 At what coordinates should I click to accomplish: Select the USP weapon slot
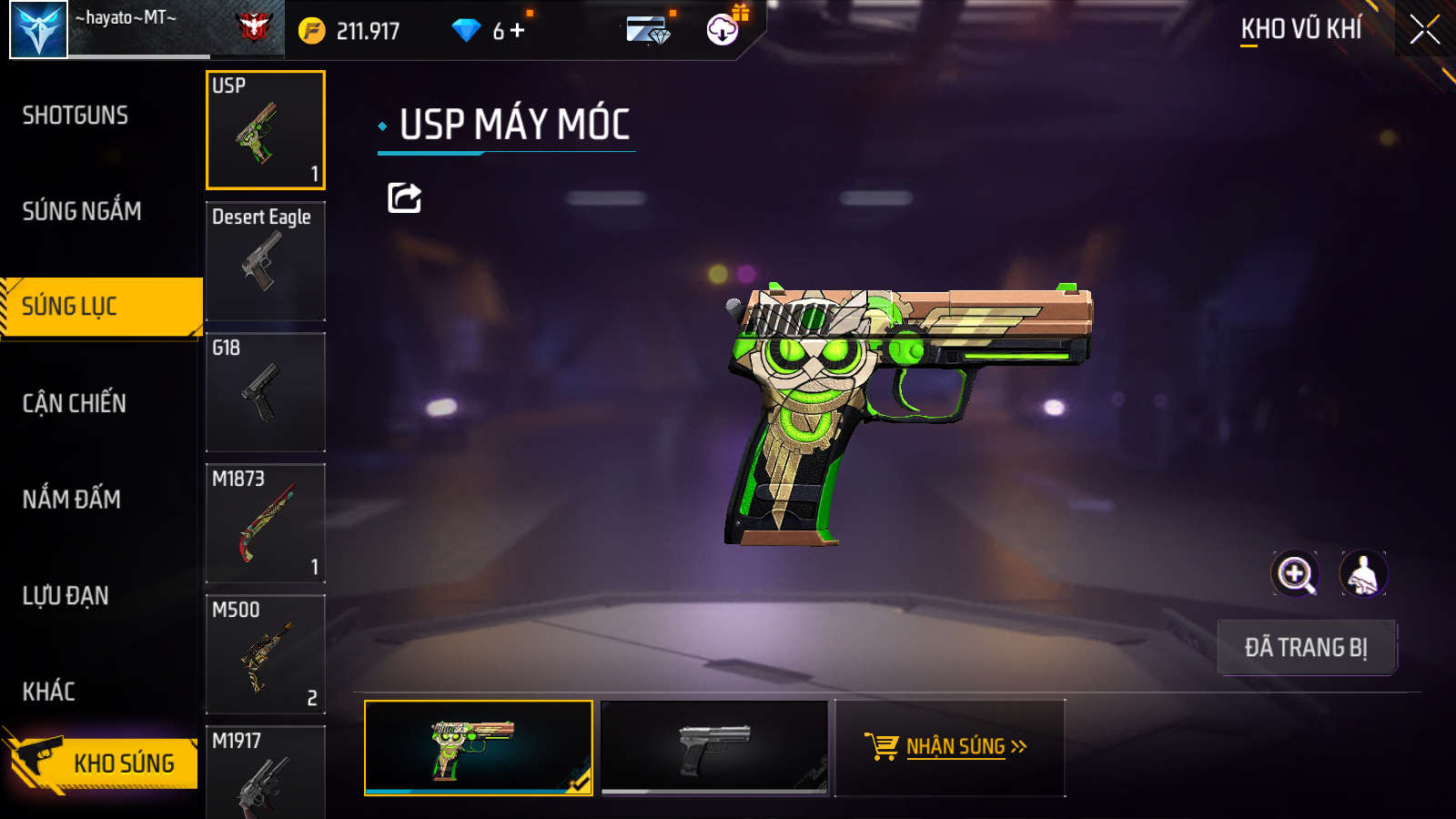266,130
